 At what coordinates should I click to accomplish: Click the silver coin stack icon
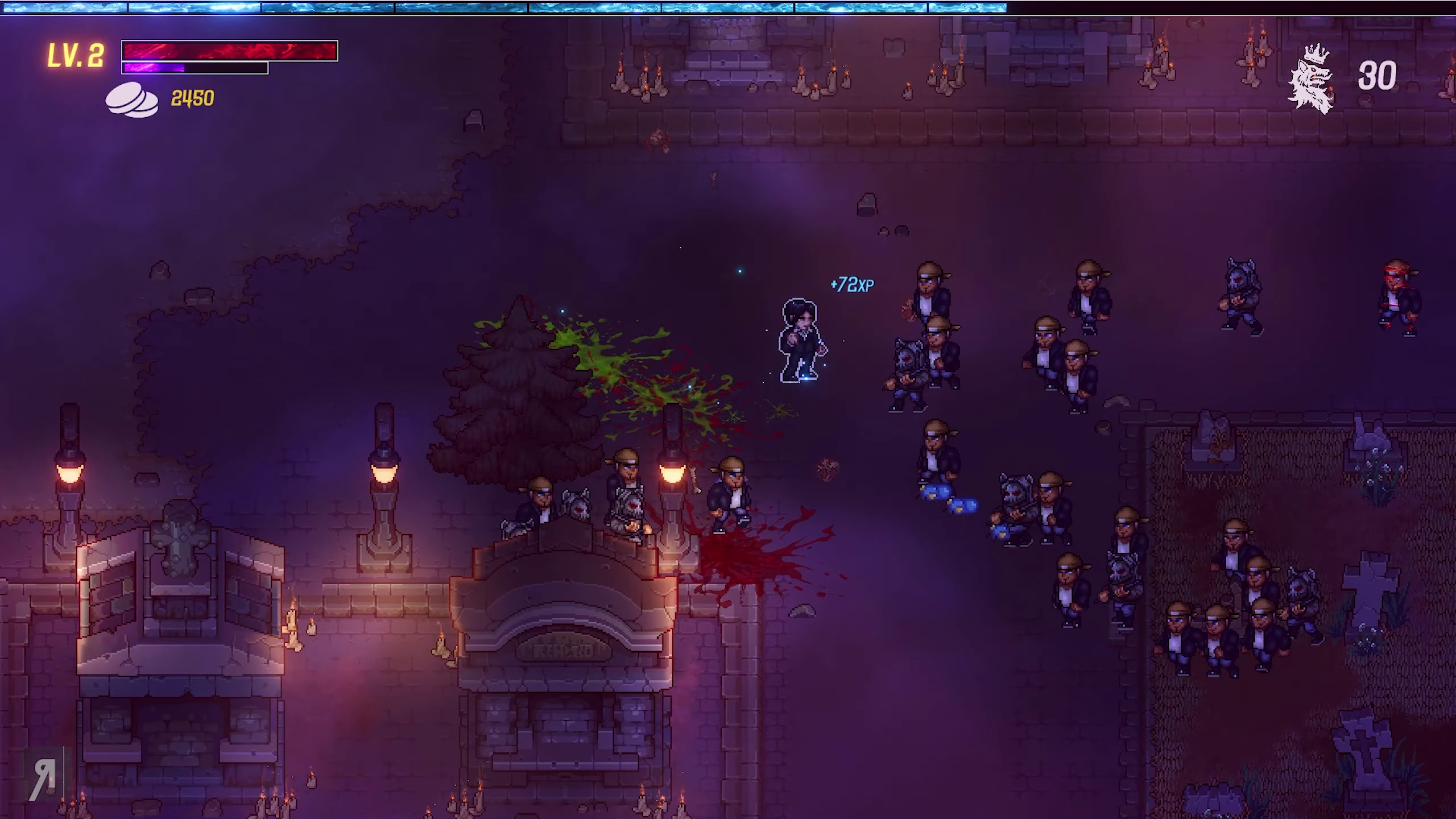(132, 100)
